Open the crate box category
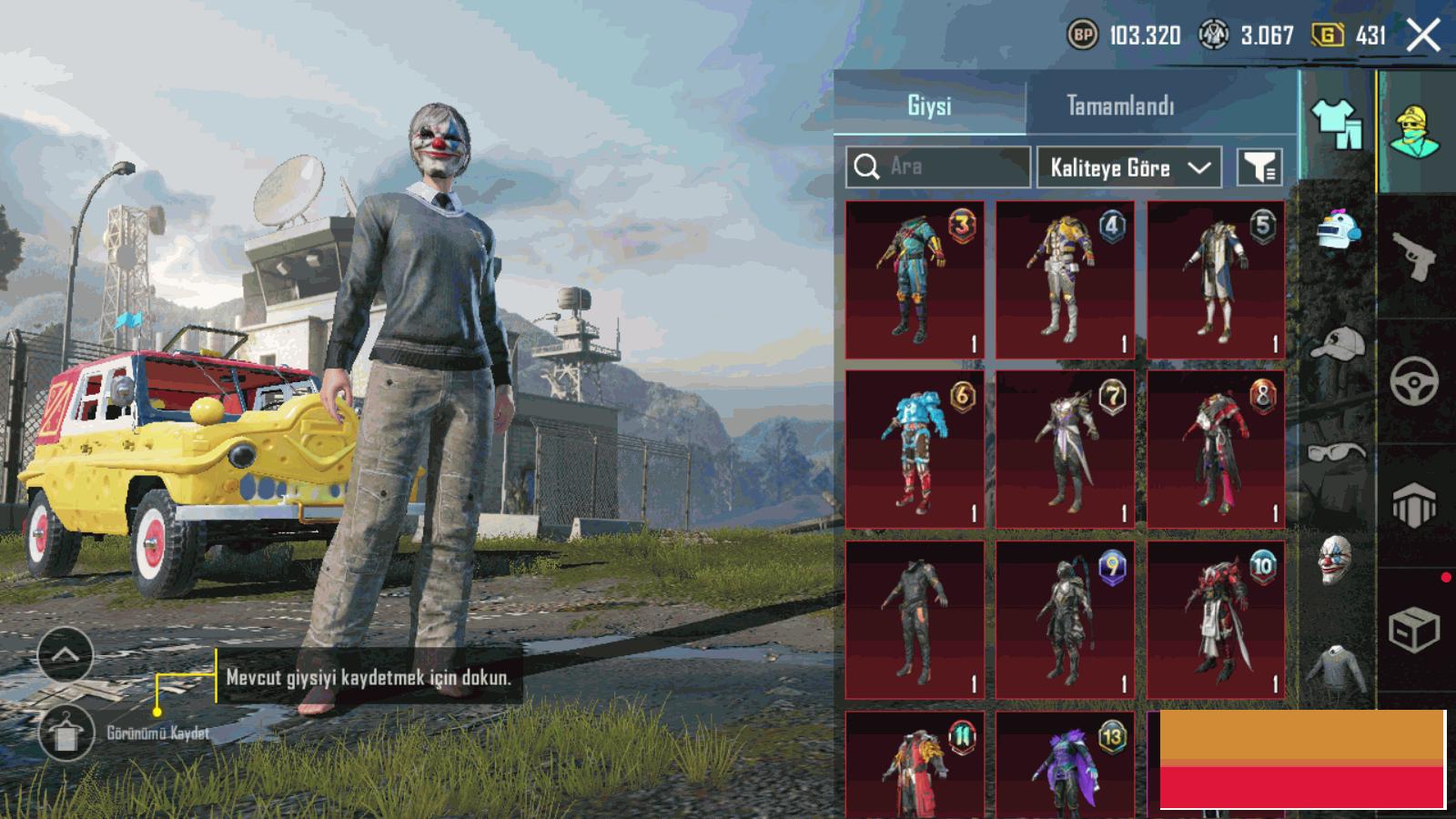Image resolution: width=1456 pixels, height=819 pixels. [1415, 629]
